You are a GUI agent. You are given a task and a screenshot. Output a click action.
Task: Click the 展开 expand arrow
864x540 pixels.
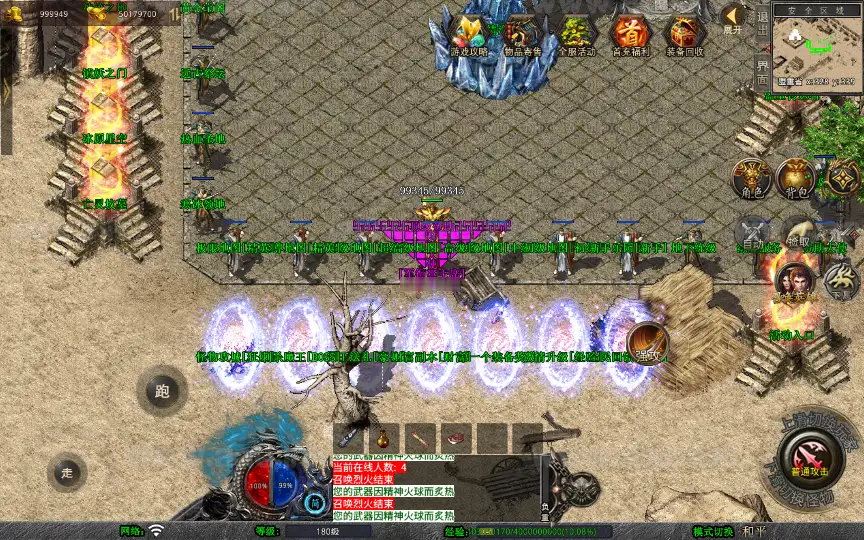coord(733,18)
